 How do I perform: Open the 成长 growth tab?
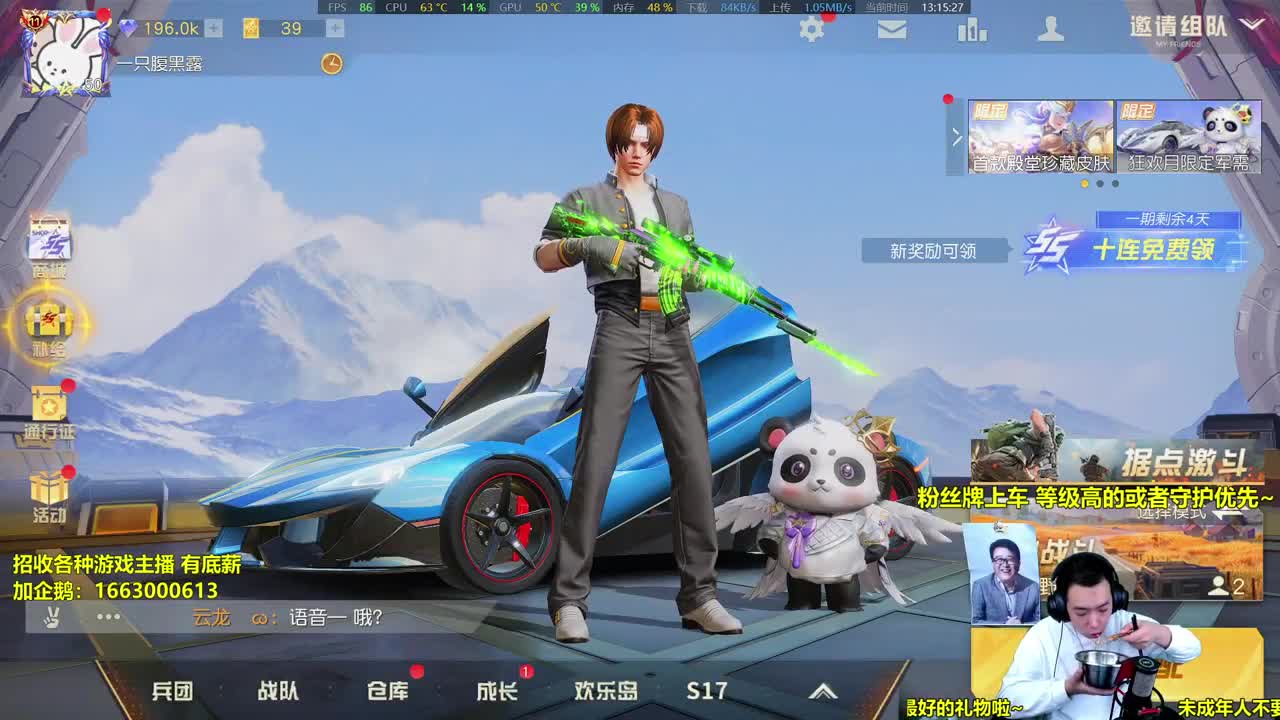[x=497, y=690]
